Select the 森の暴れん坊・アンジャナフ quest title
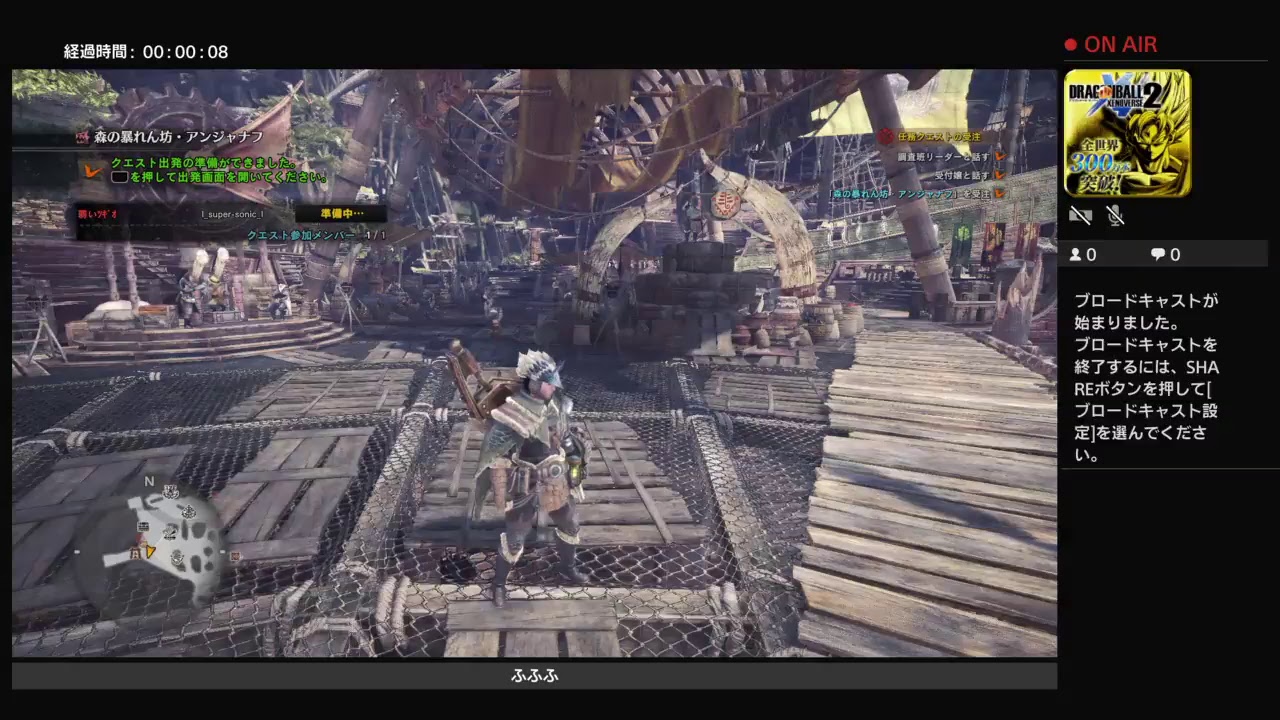 pos(178,137)
